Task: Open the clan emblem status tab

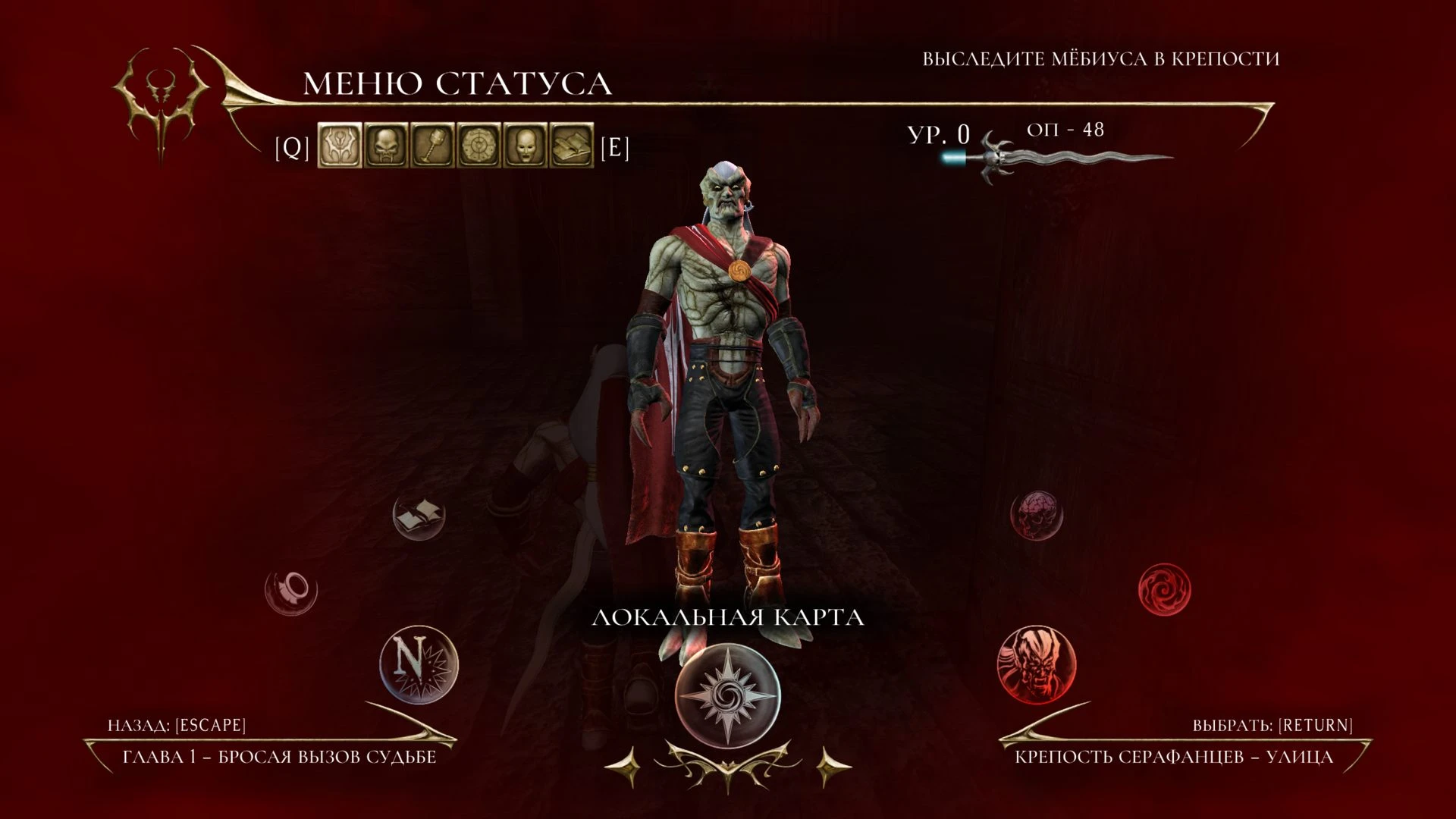Action: [x=340, y=146]
